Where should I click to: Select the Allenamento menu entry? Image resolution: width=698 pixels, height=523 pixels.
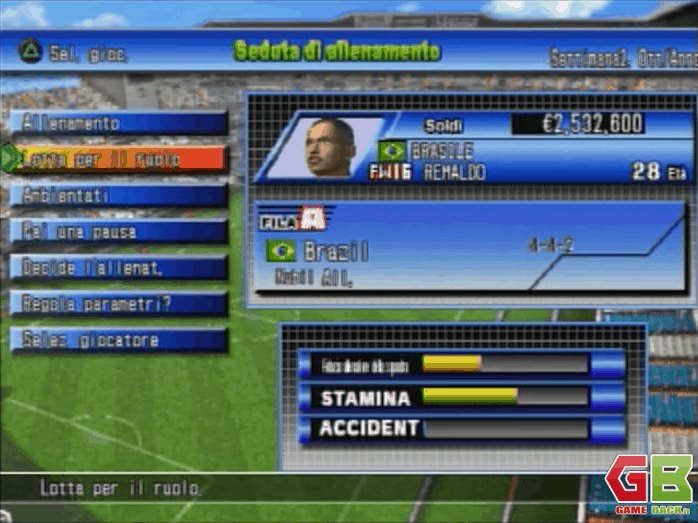point(118,123)
